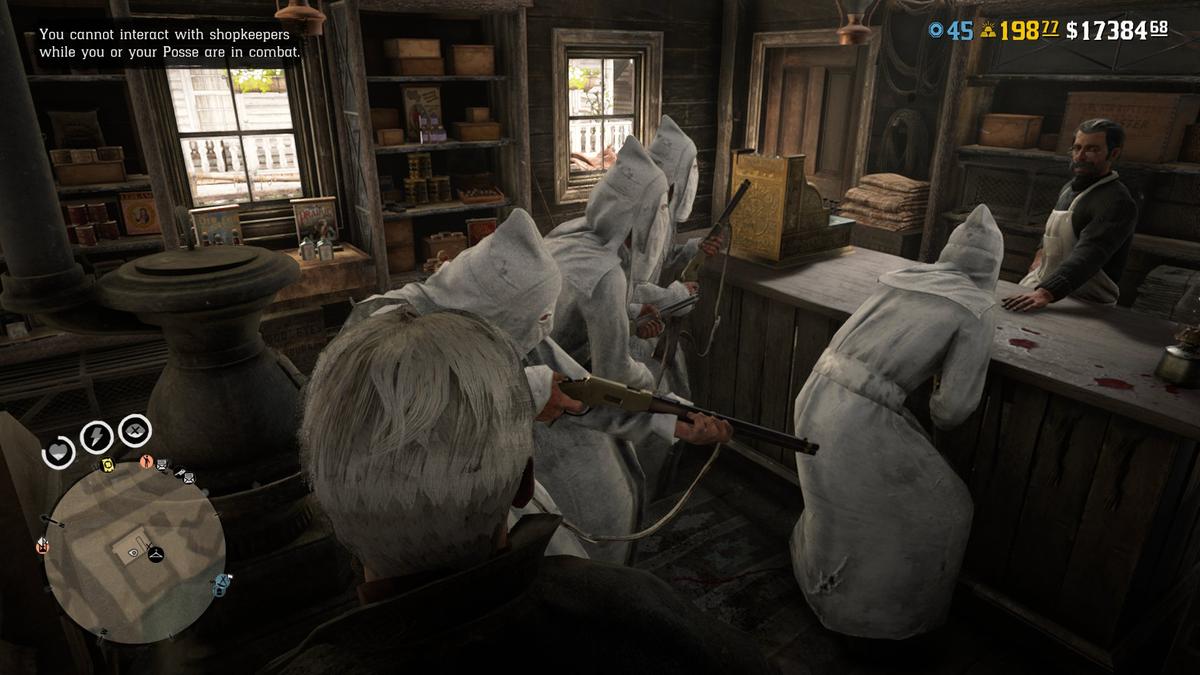
Task: Select the heart health core icon
Action: pyautogui.click(x=59, y=452)
